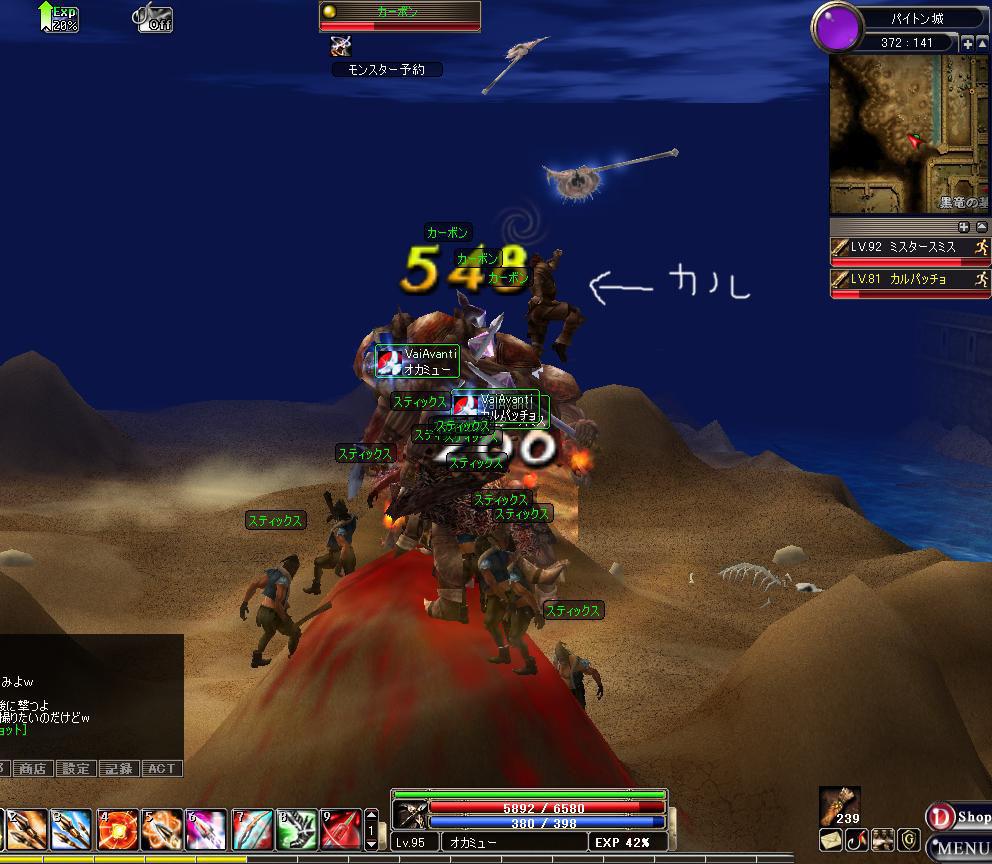The width and height of the screenshot is (992, 864).
Task: Click the fishing hook icon
Action: (856, 839)
